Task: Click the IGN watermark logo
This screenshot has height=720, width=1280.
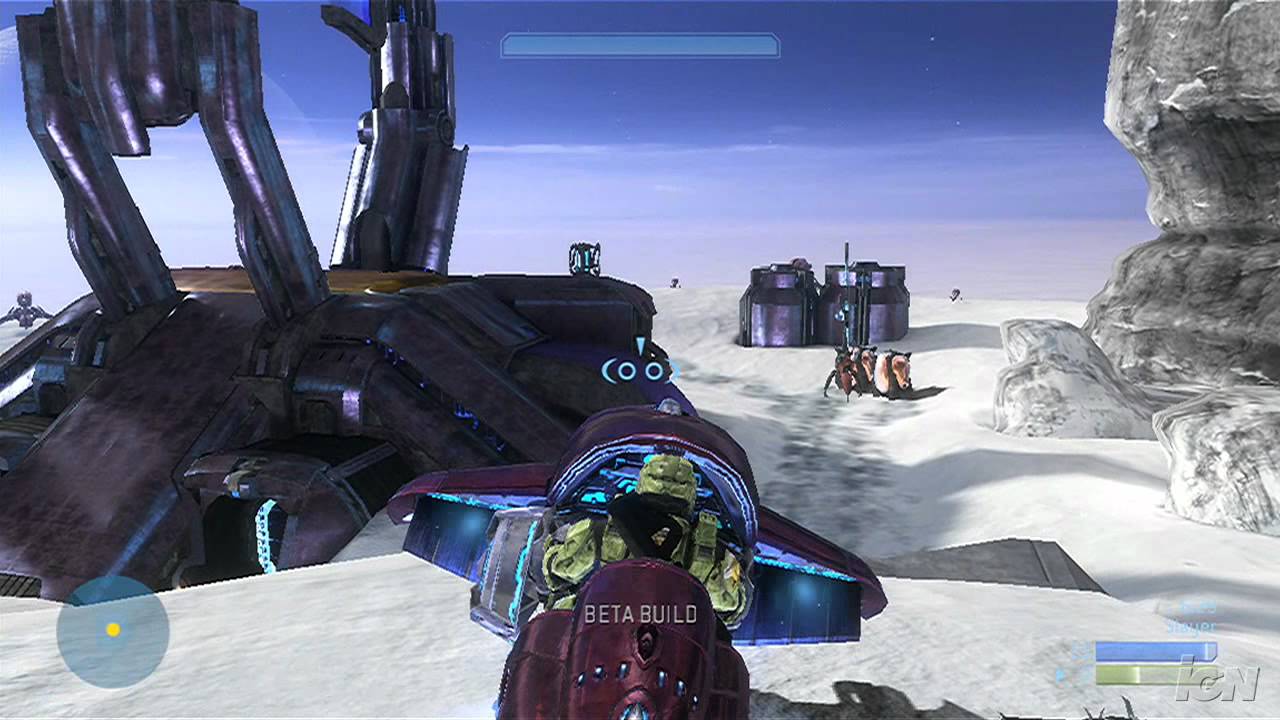Action: (1216, 679)
